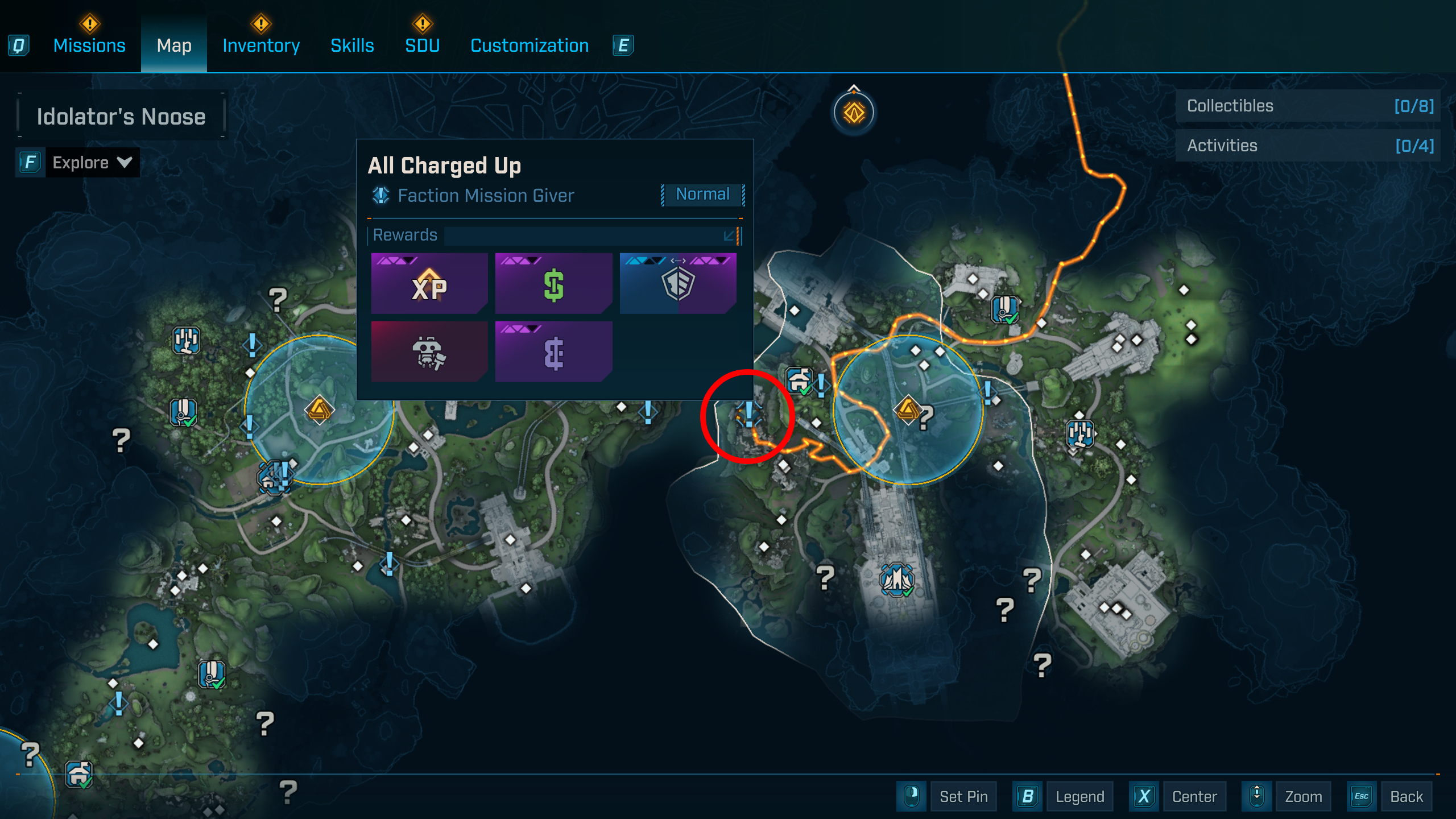Go Back from the map screen
This screenshot has height=819, width=1456.
(1406, 796)
